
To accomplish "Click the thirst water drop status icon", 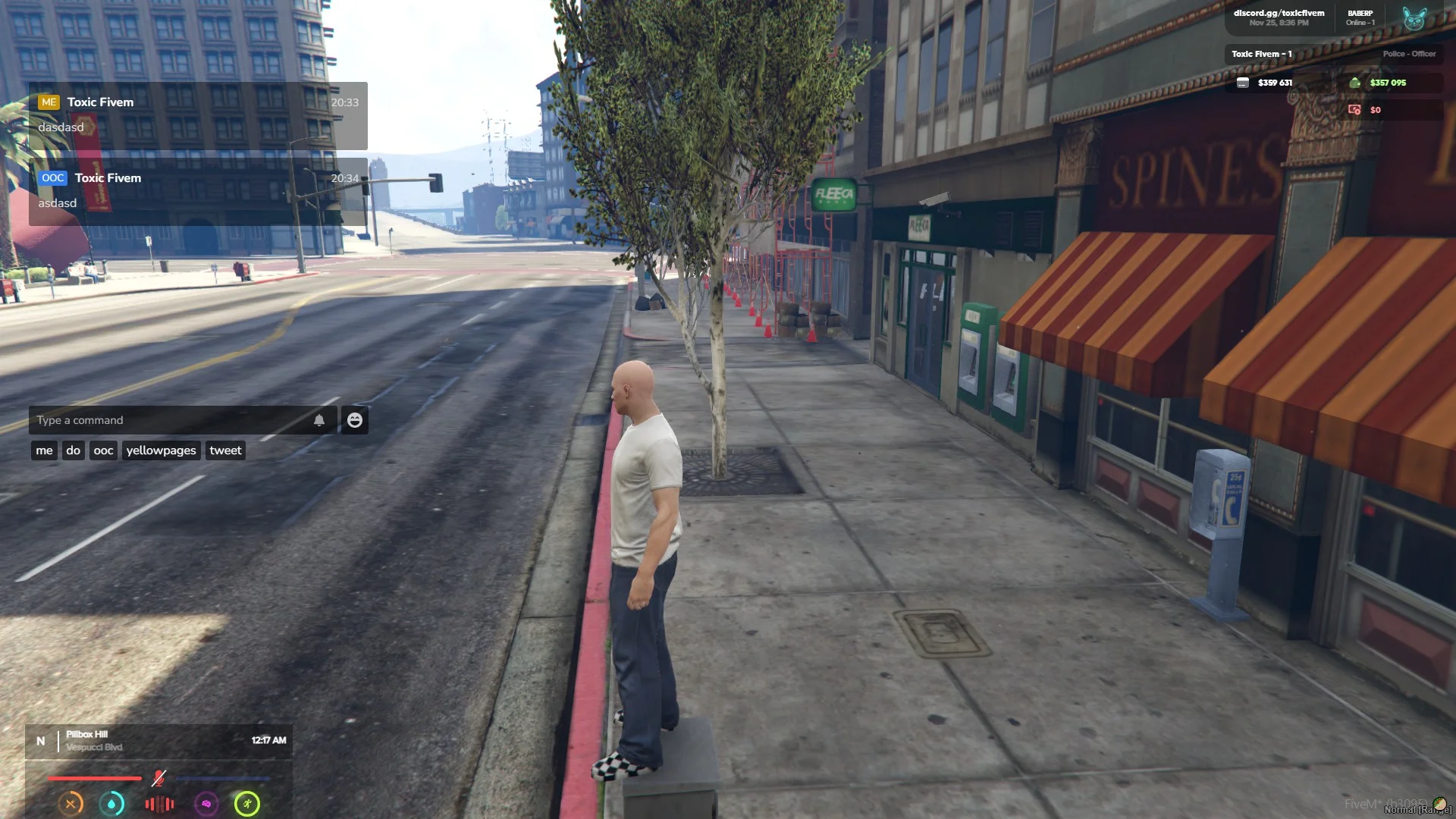I will coord(112,803).
